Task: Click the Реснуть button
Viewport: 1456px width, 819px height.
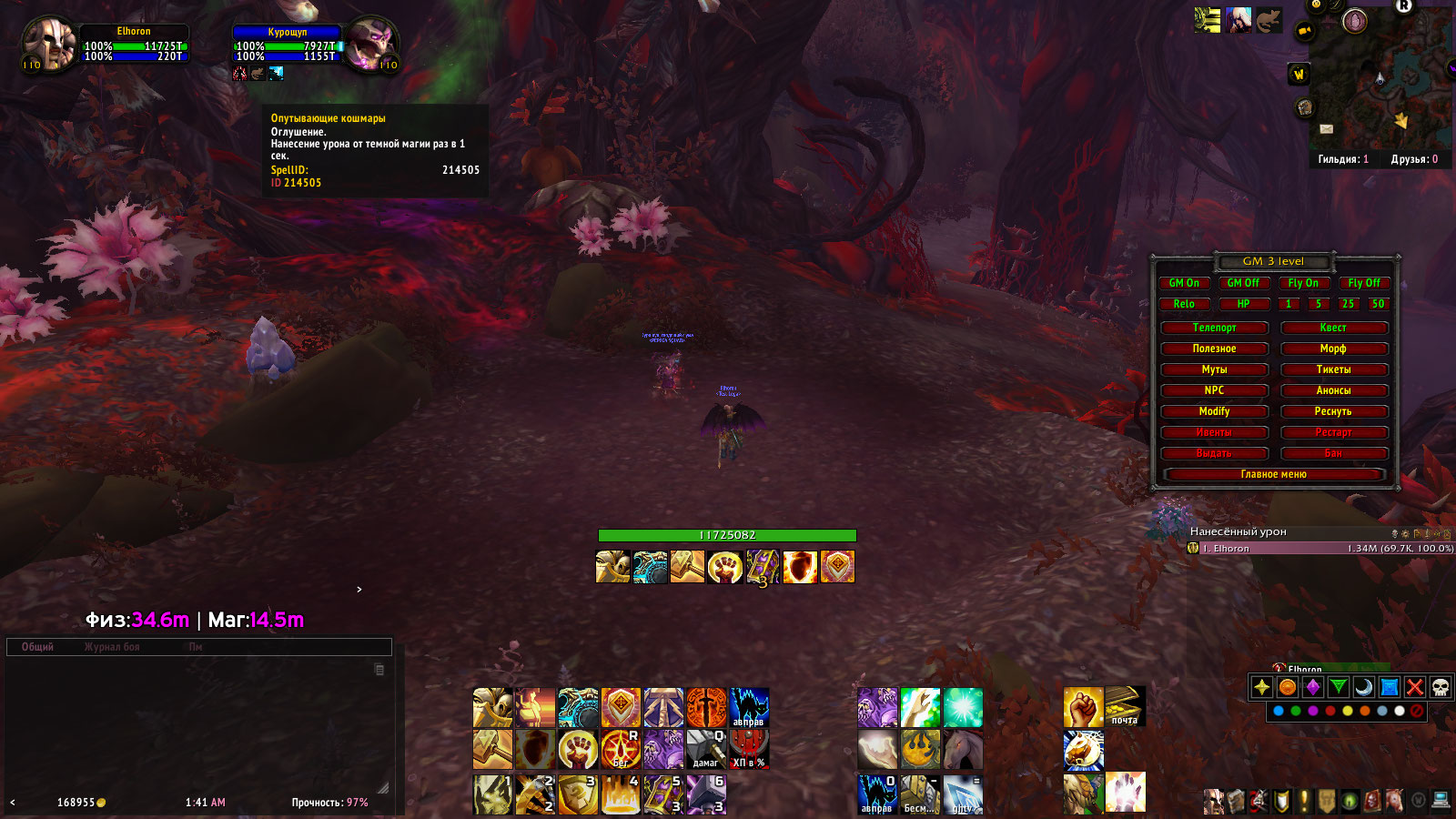Action: 1333,411
